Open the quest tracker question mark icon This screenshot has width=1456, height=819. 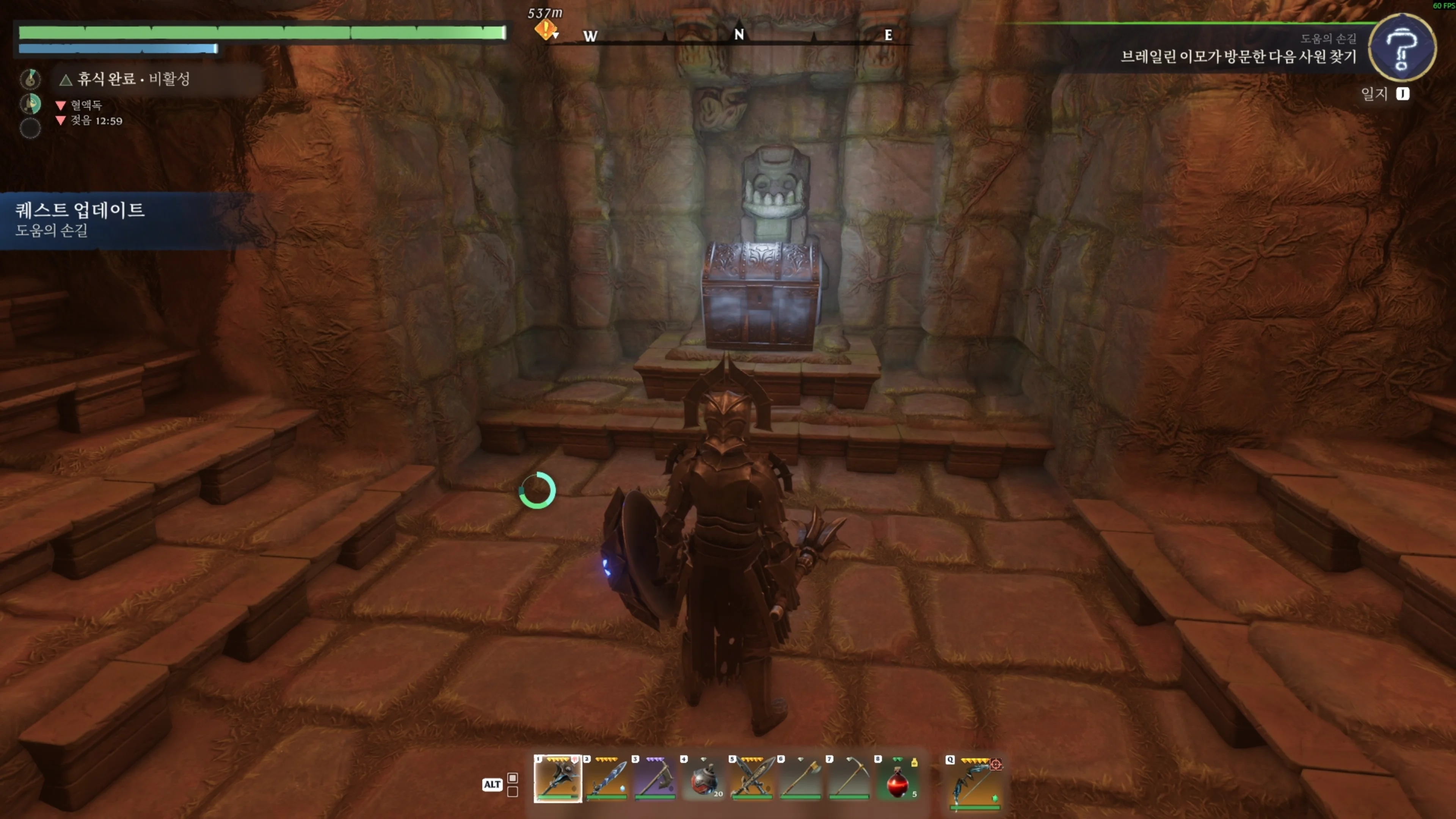tap(1402, 47)
